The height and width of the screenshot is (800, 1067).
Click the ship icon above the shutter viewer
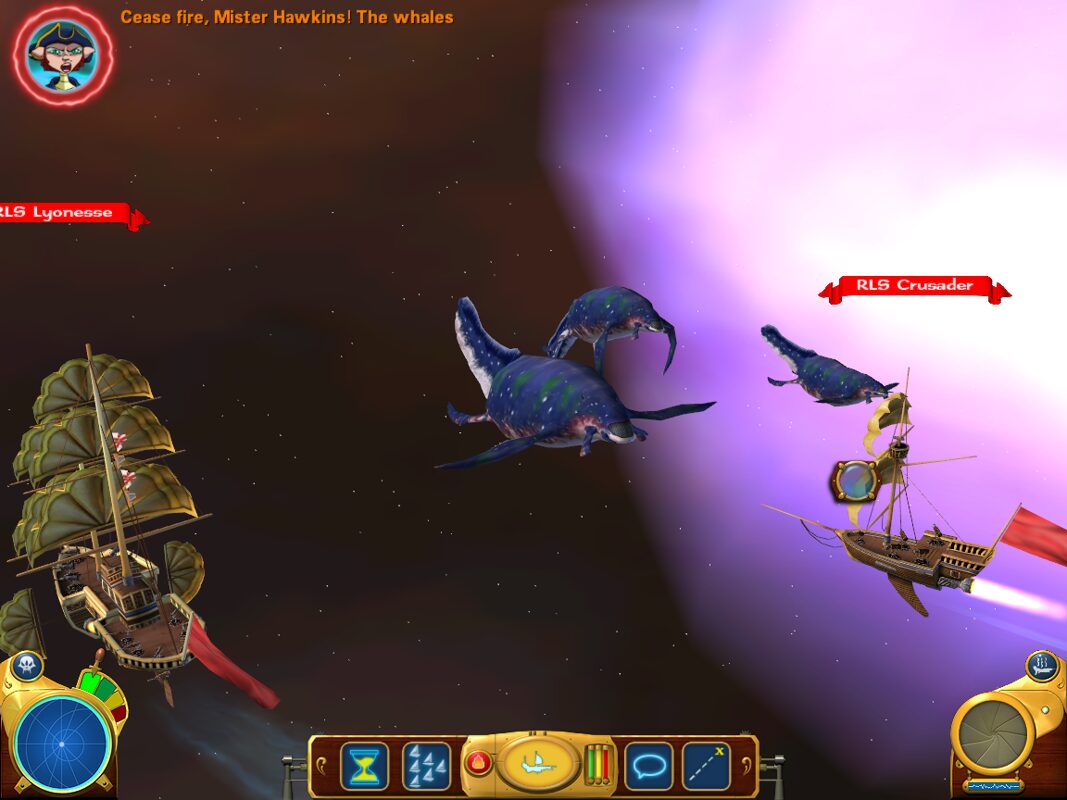pyautogui.click(x=1041, y=664)
